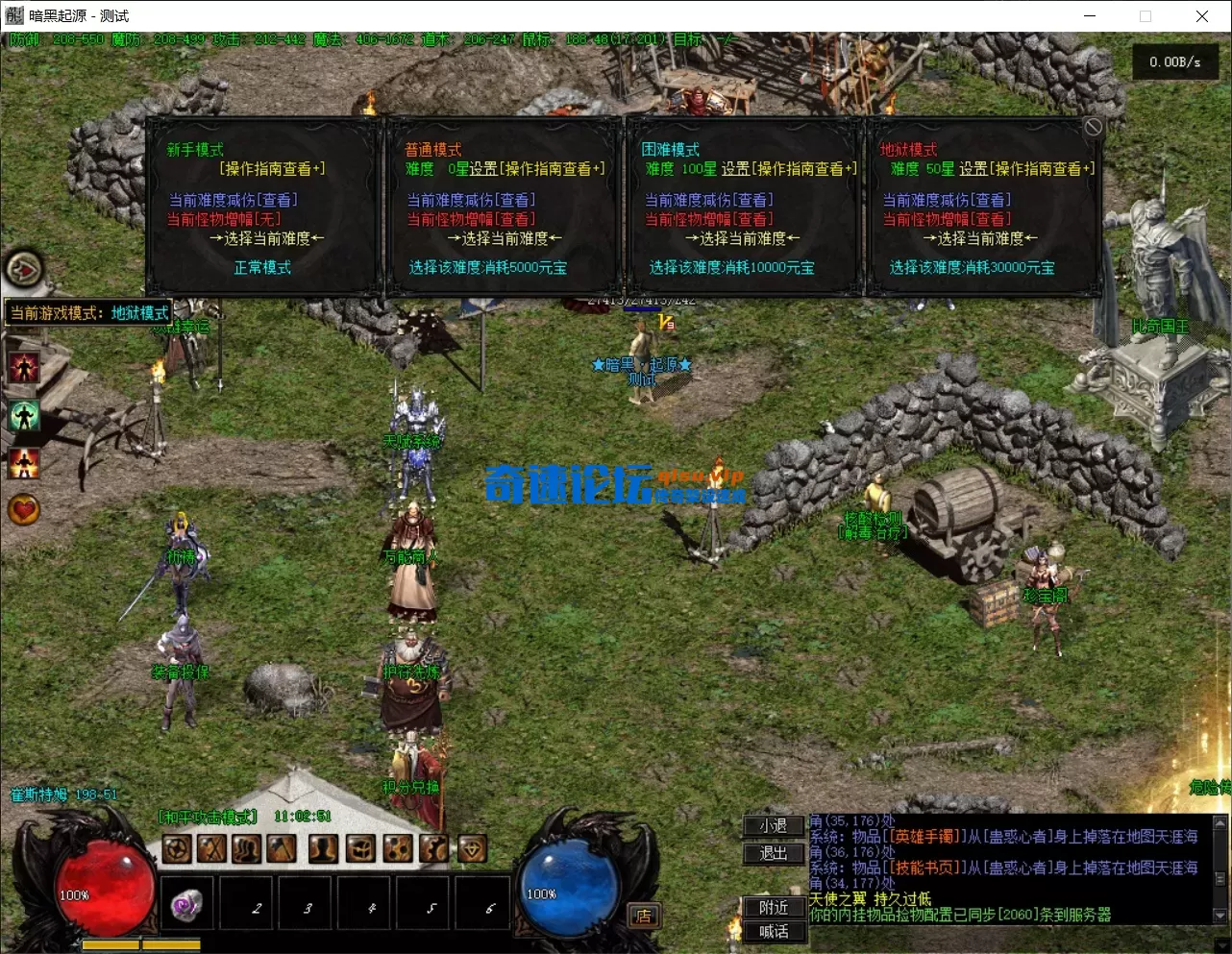This screenshot has width=1232, height=954.
Task: View 当前怪物增幅 in 地狱模式 panel
Action: pos(947,219)
